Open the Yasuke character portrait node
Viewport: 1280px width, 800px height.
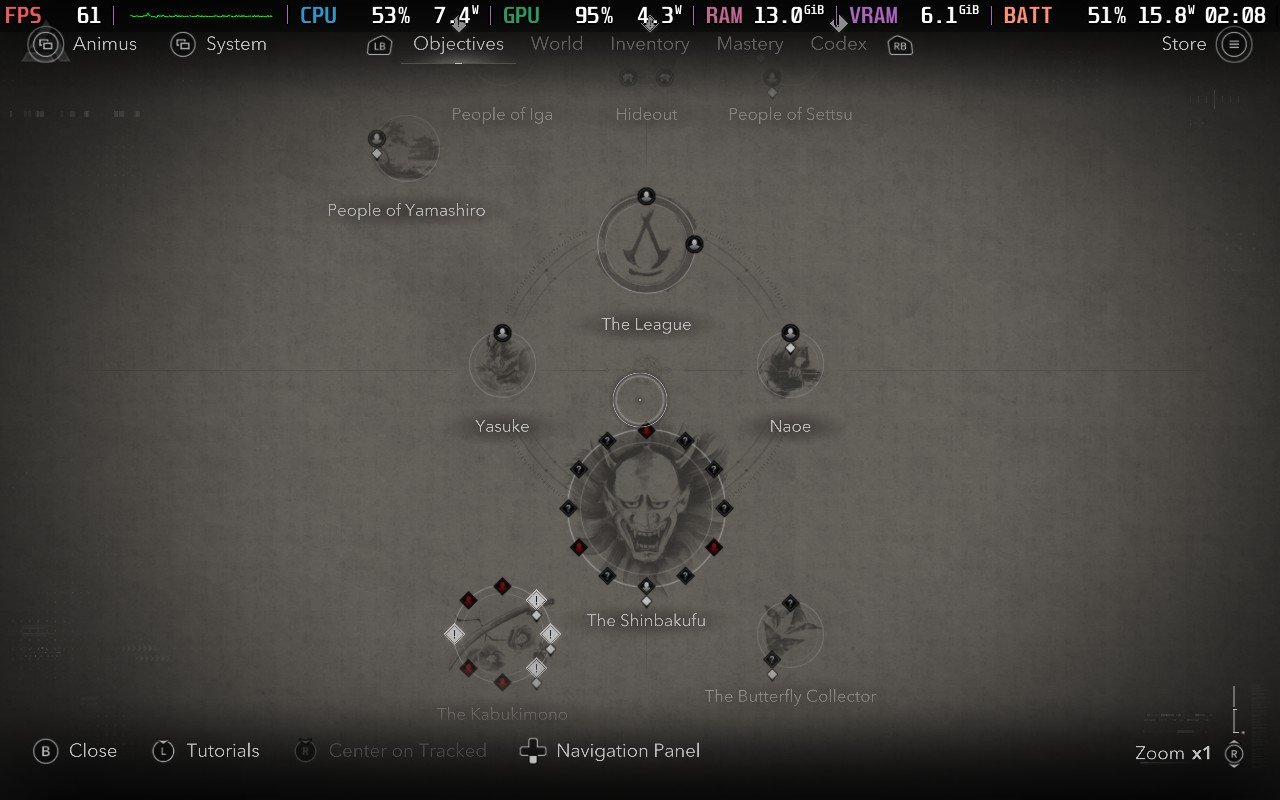[x=502, y=363]
